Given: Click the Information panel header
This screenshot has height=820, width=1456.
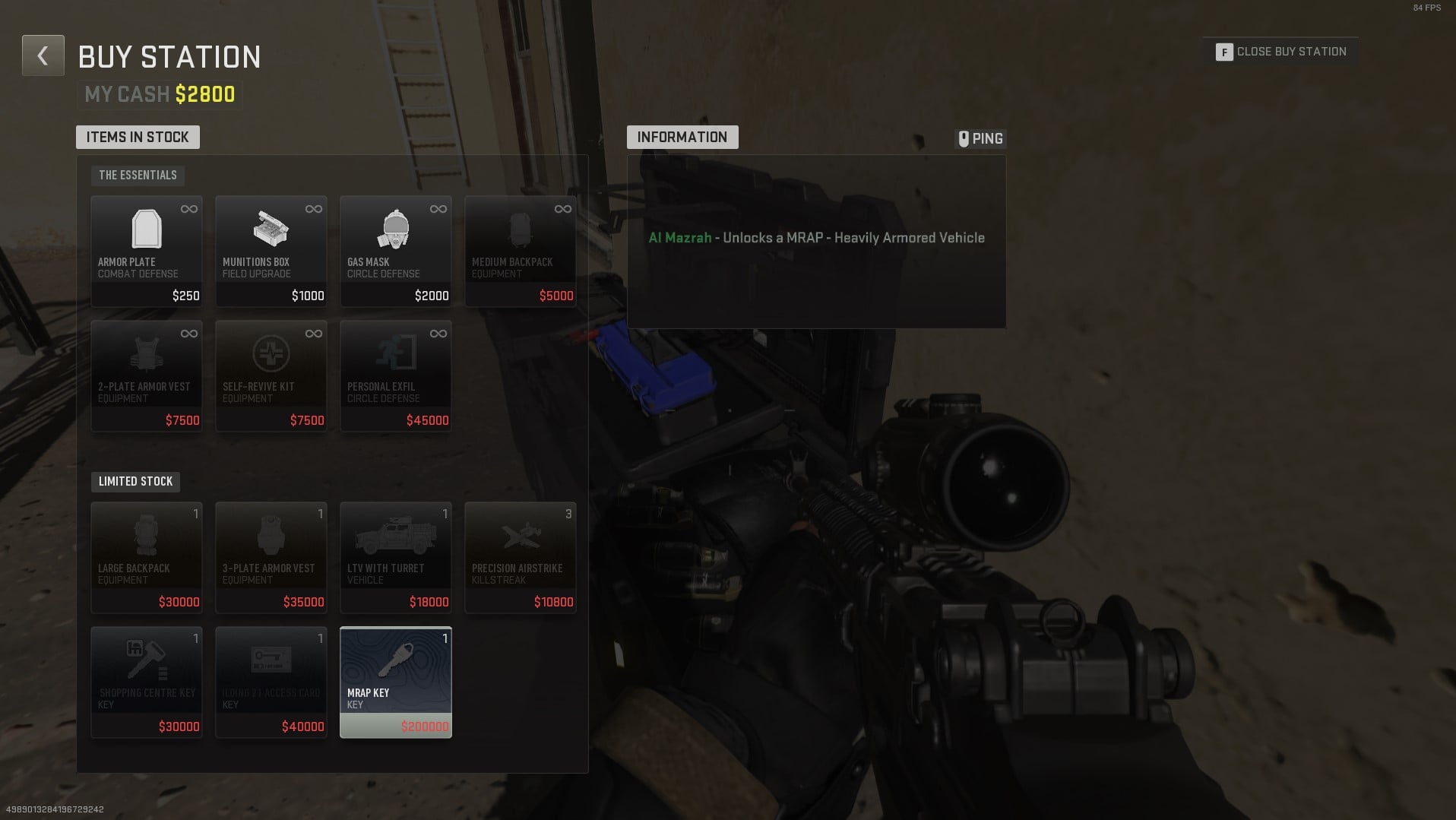Looking at the screenshot, I should coord(682,137).
